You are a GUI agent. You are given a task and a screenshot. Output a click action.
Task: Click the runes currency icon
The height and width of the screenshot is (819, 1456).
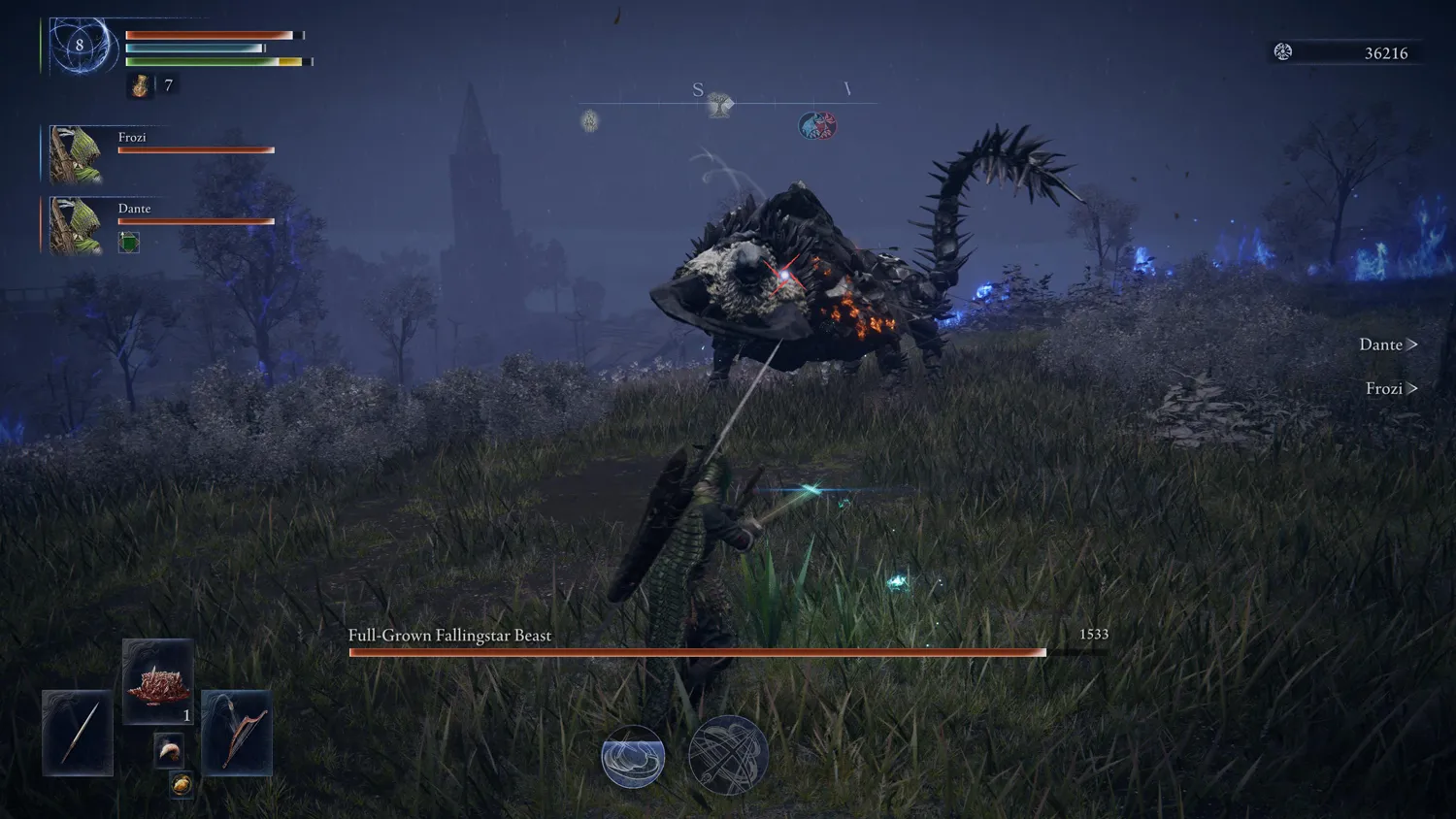(1283, 52)
